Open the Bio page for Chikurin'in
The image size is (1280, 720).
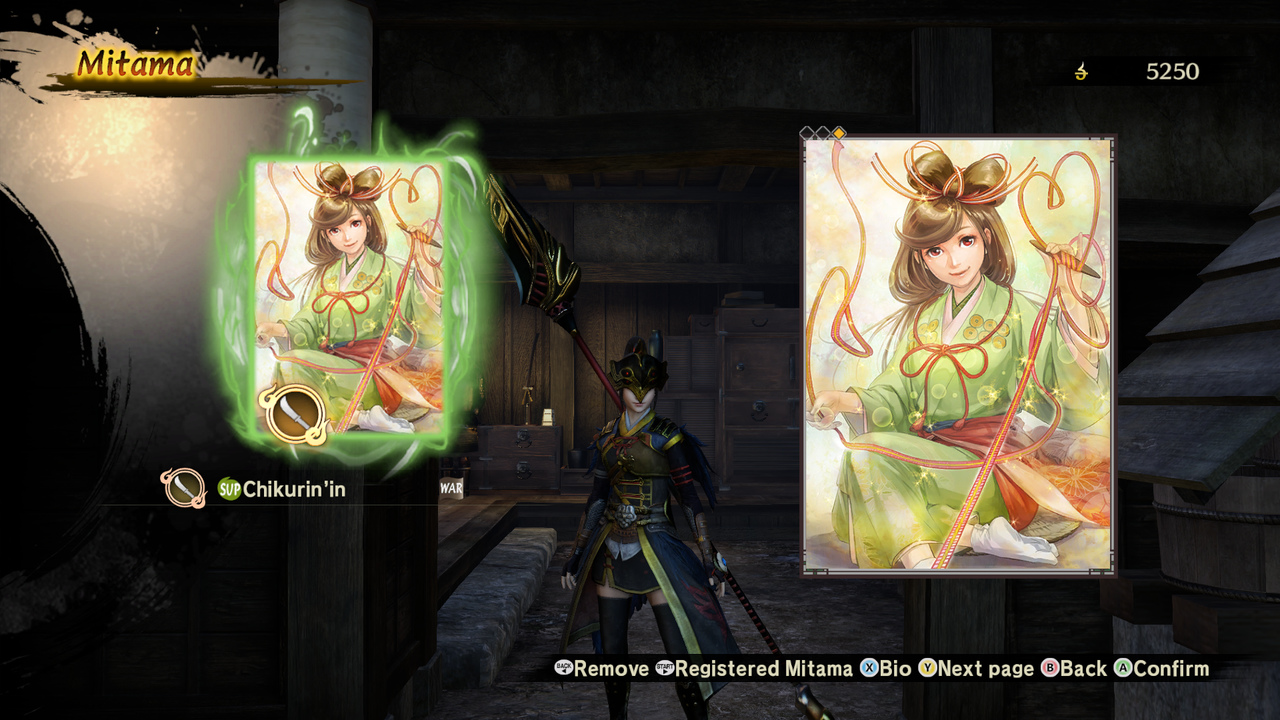point(895,668)
